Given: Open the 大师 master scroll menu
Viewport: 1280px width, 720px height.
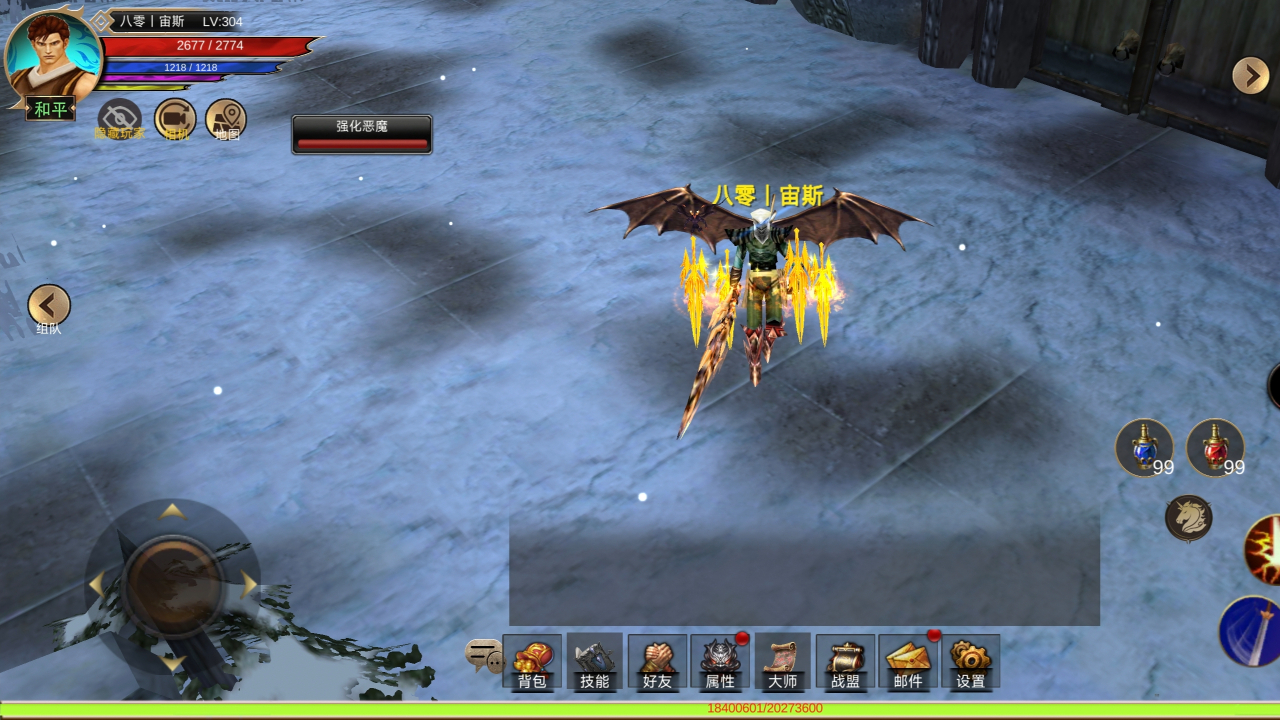Looking at the screenshot, I should (782, 662).
